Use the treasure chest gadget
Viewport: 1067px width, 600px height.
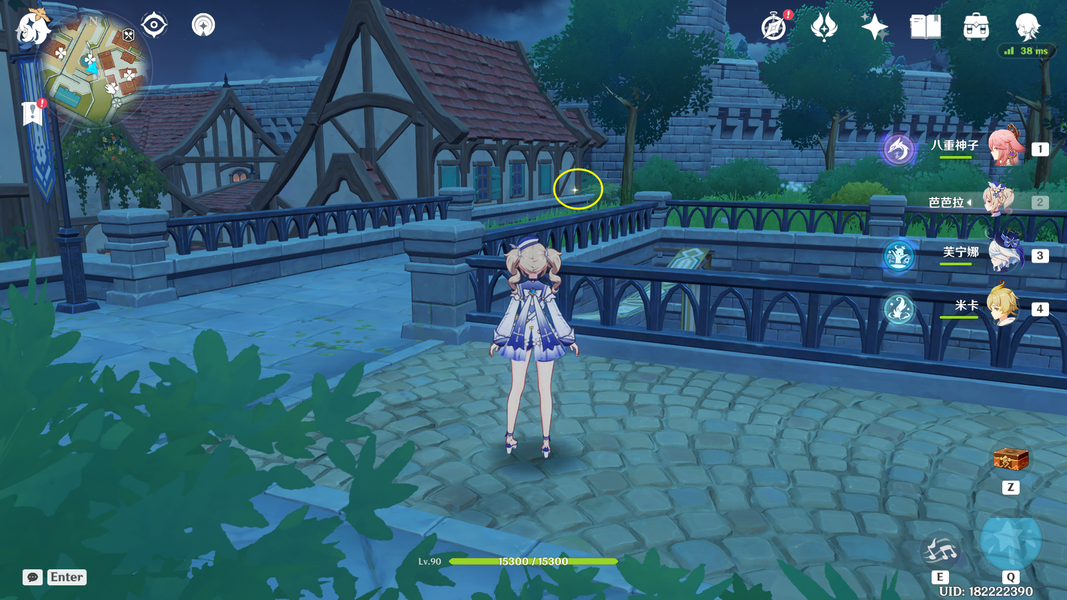click(x=1010, y=460)
